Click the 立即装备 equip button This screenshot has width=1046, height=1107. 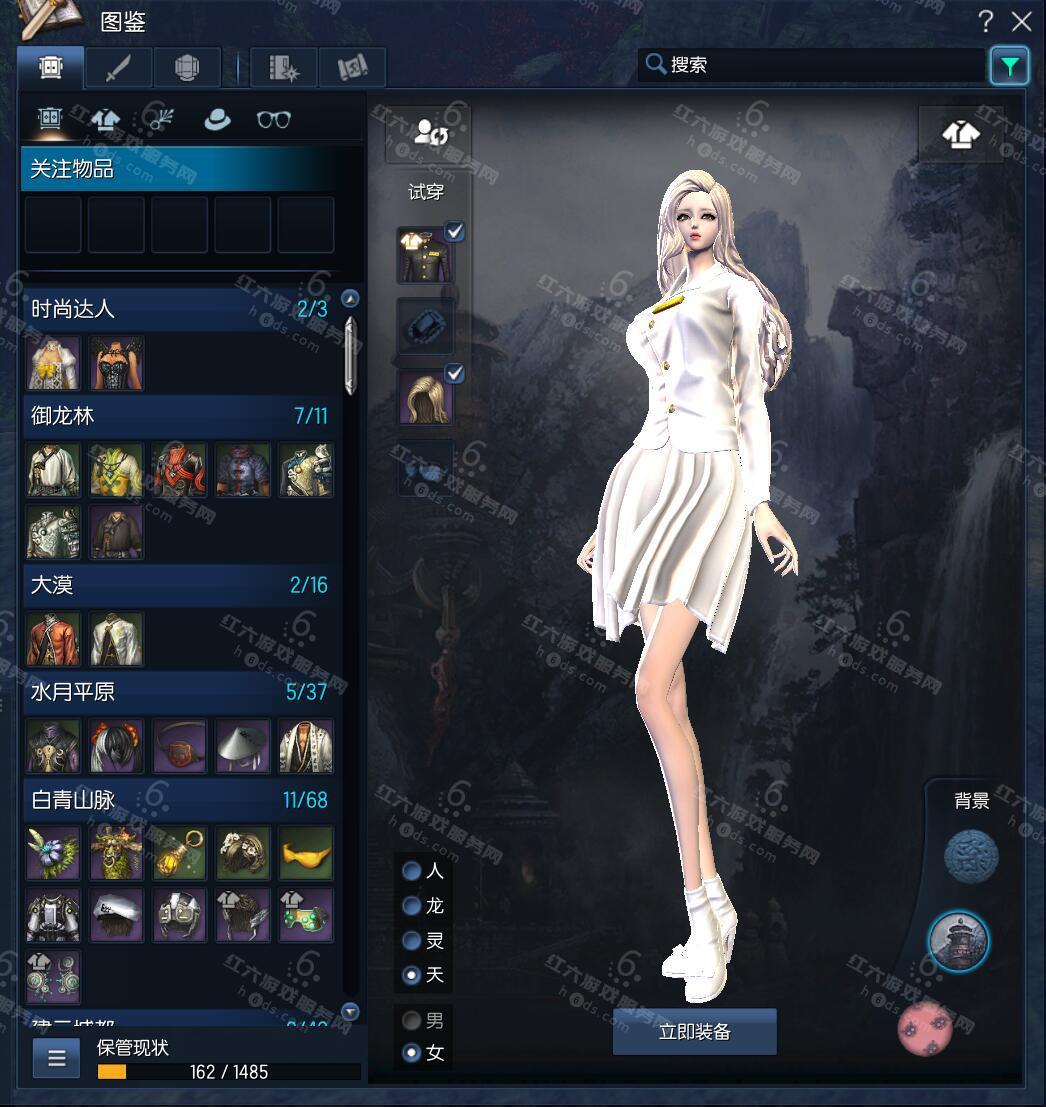[x=694, y=1032]
